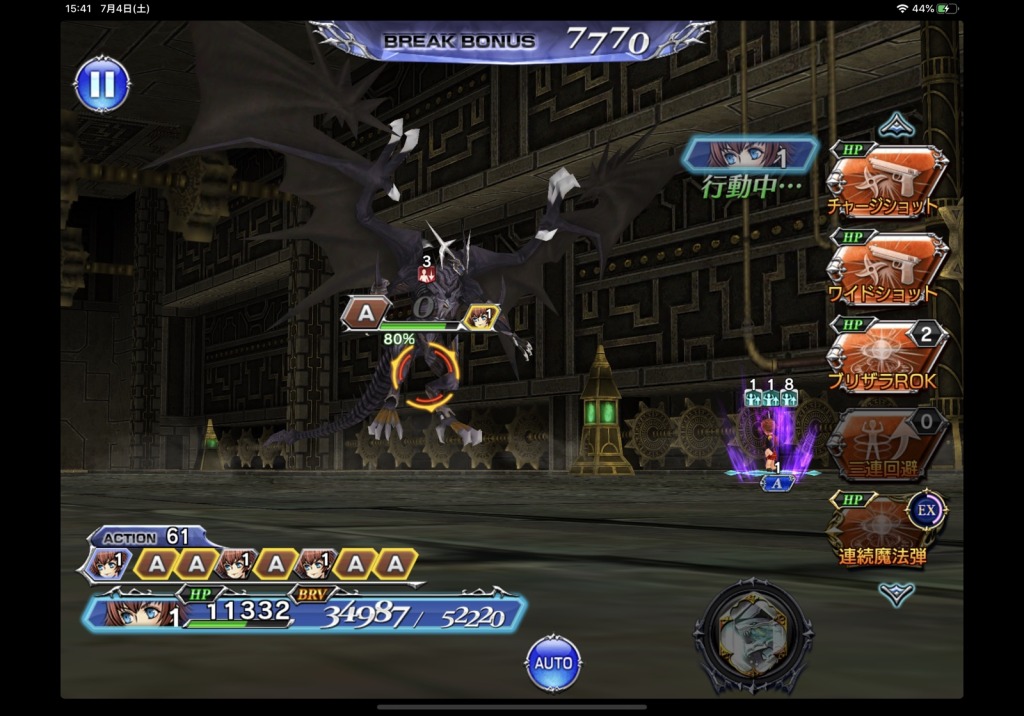This screenshot has height=716, width=1024.
Task: Pause the battle with the blue pause button
Action: [102, 84]
